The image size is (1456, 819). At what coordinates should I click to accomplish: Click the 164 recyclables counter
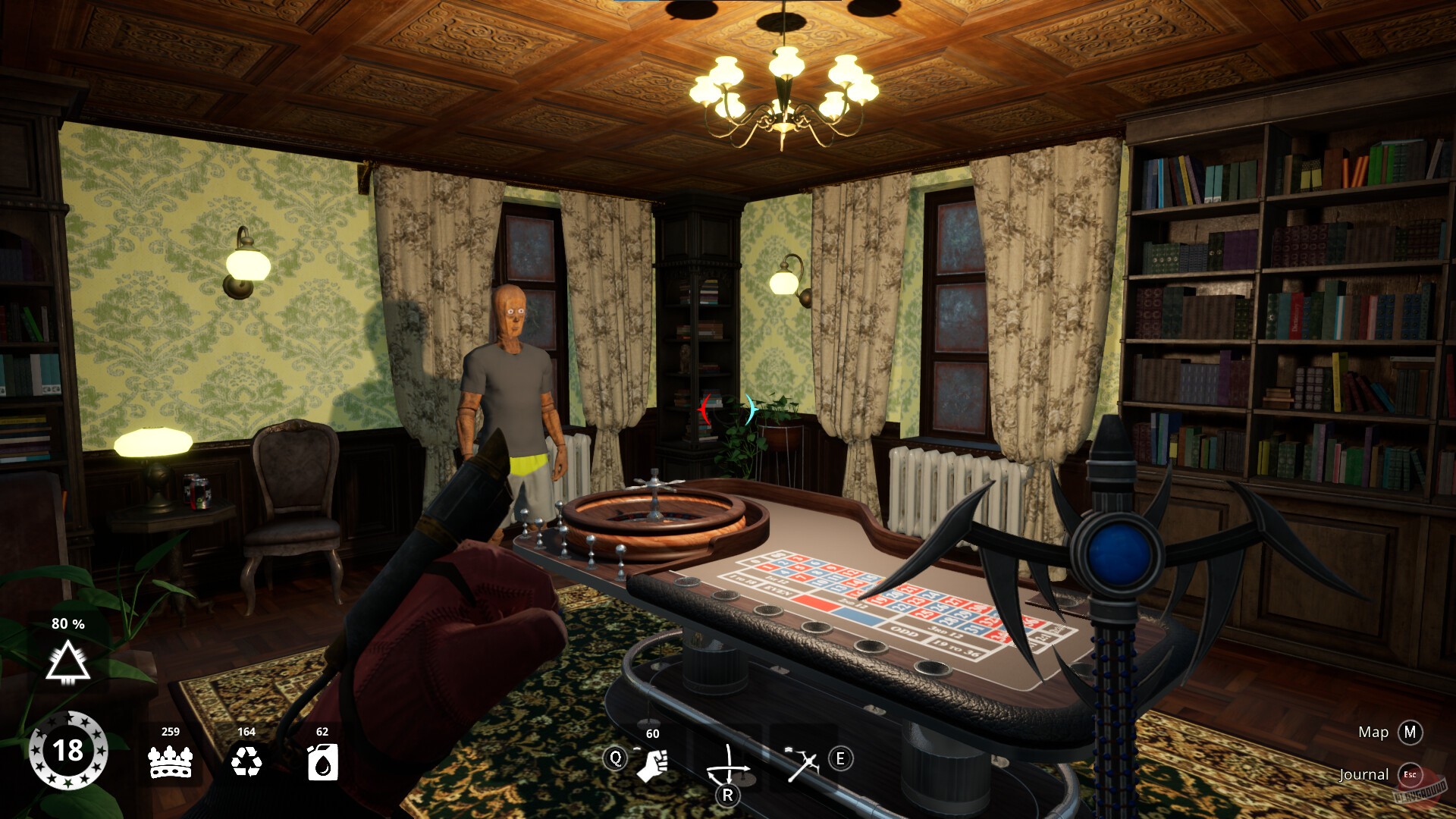coord(247,733)
